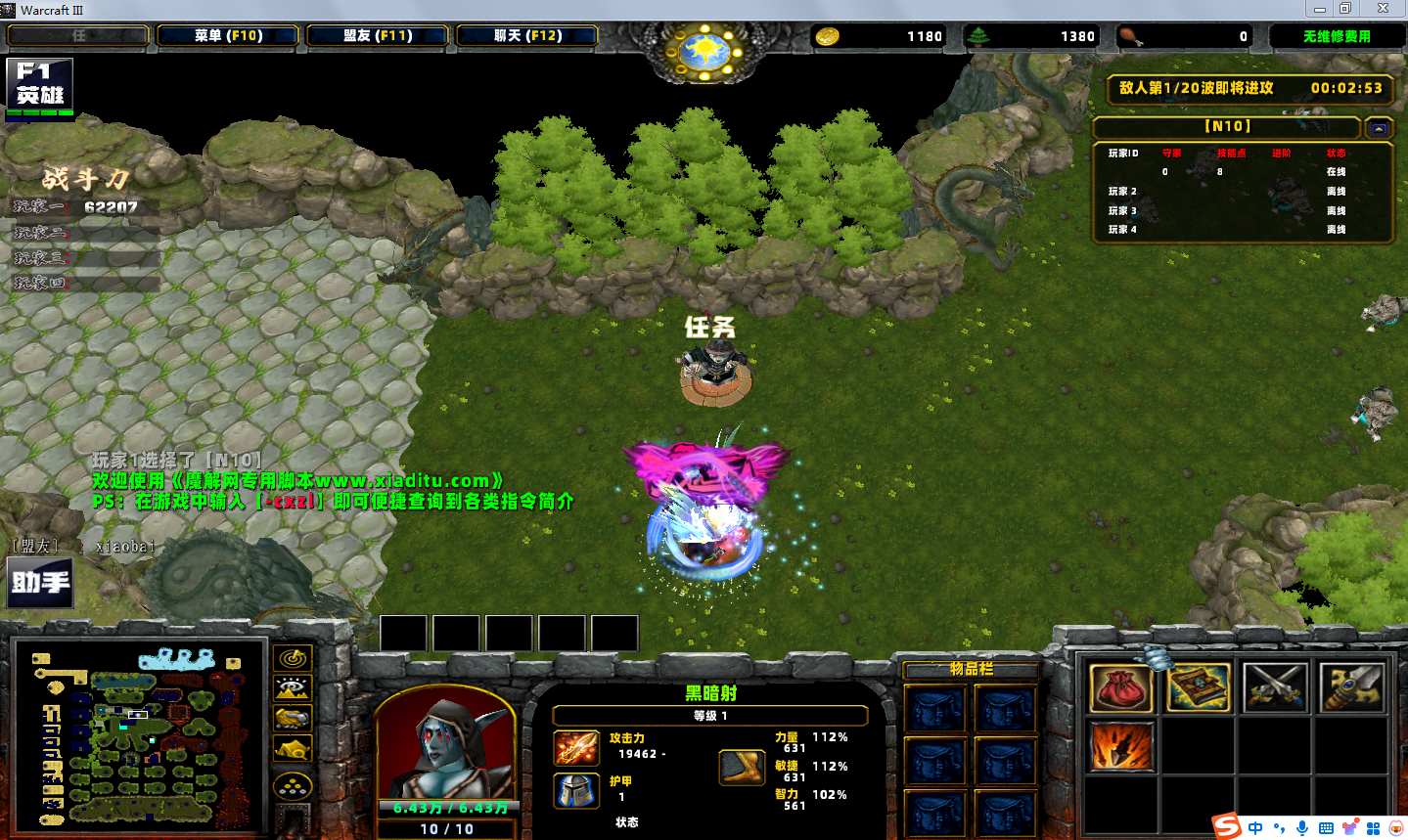This screenshot has width=1408, height=840.
Task: Click the red pouch ability icon
Action: (x=1120, y=688)
